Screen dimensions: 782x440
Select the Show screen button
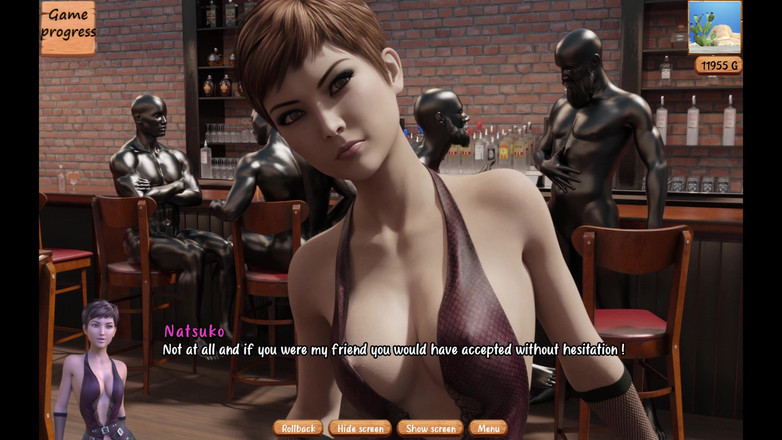(x=430, y=428)
